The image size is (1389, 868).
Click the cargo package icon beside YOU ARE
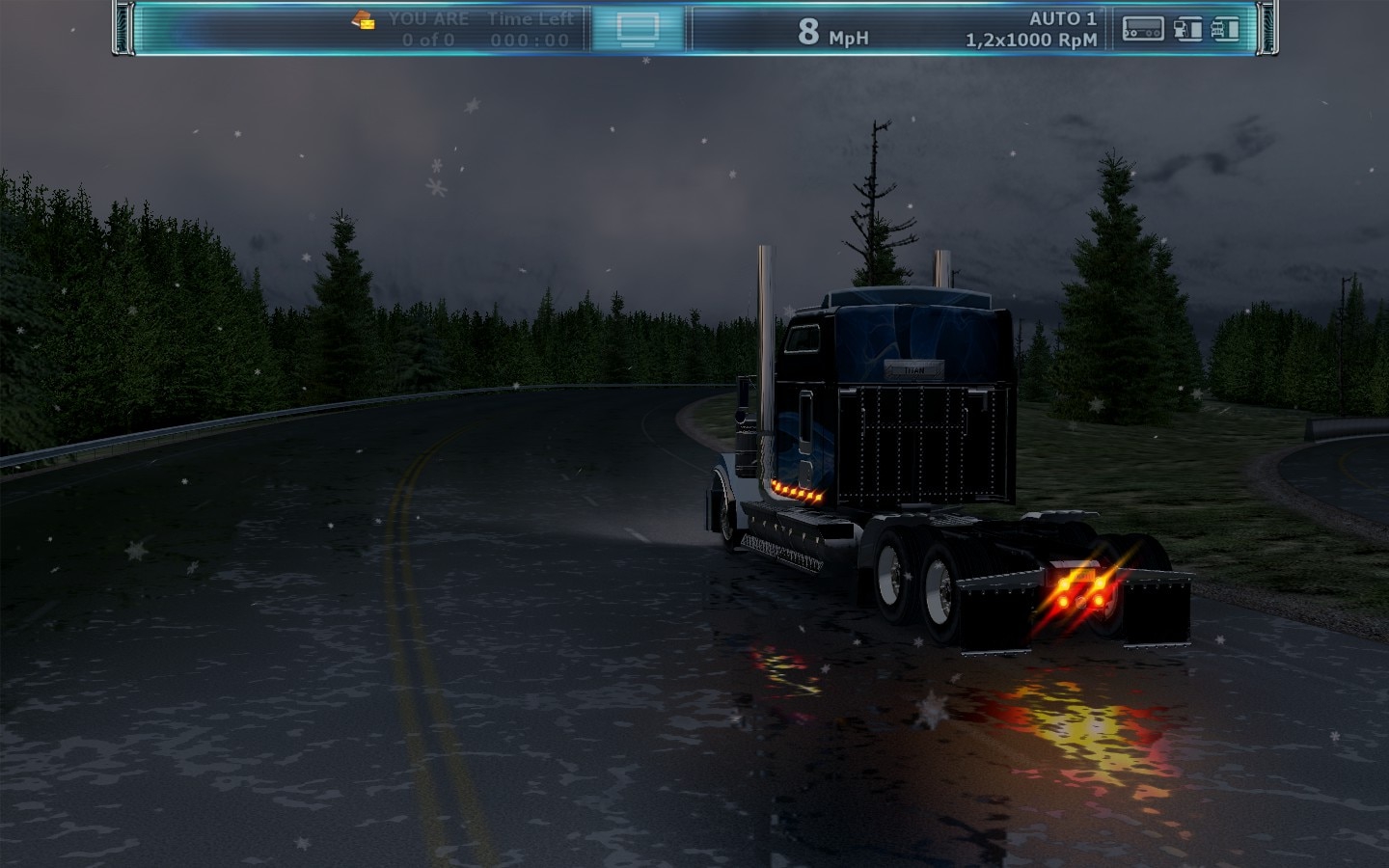[364, 20]
